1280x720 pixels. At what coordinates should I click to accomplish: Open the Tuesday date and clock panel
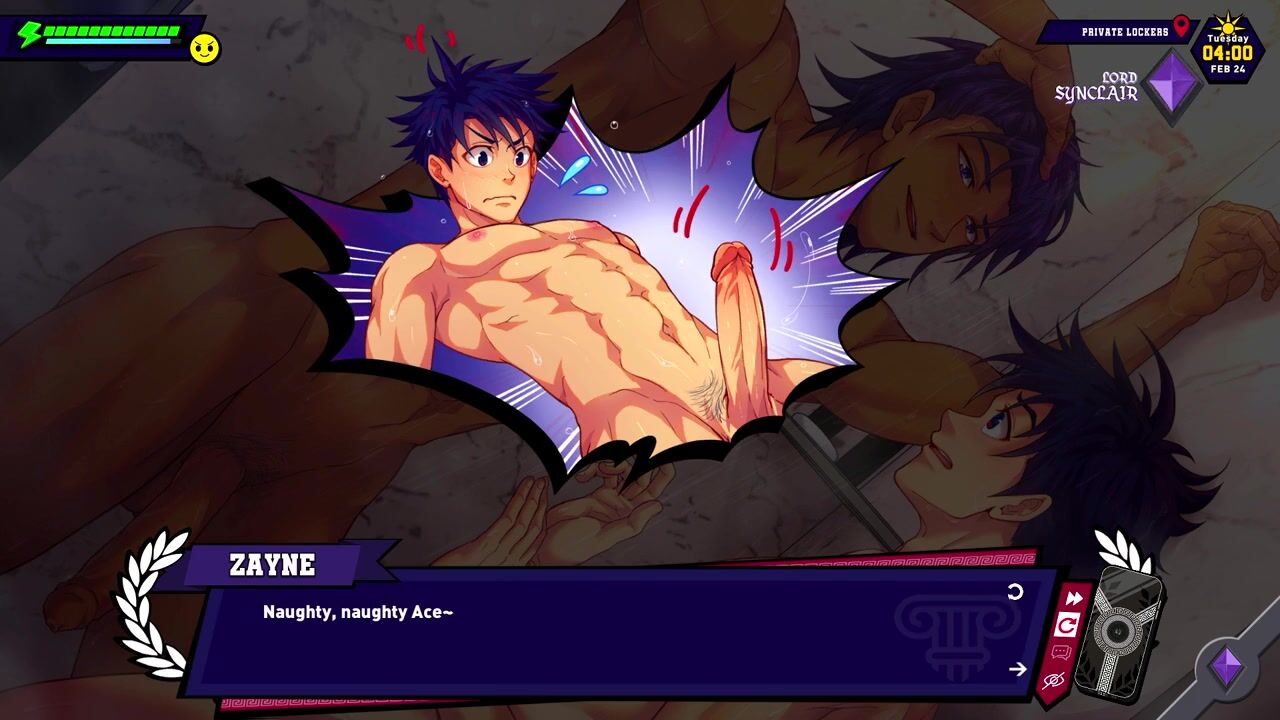(1227, 49)
